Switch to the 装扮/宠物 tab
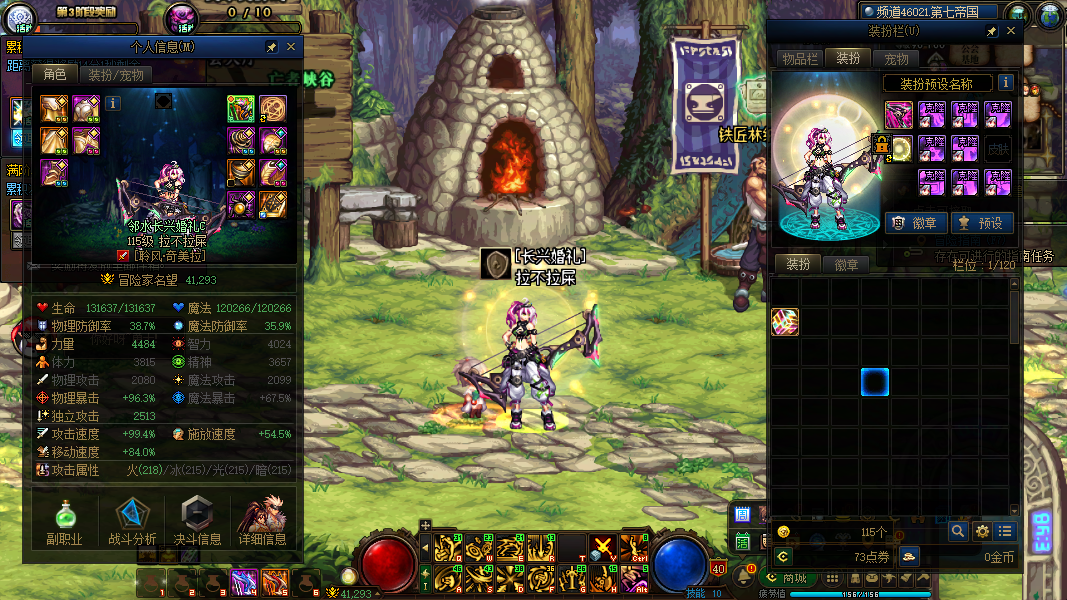1067x600 pixels. point(116,75)
